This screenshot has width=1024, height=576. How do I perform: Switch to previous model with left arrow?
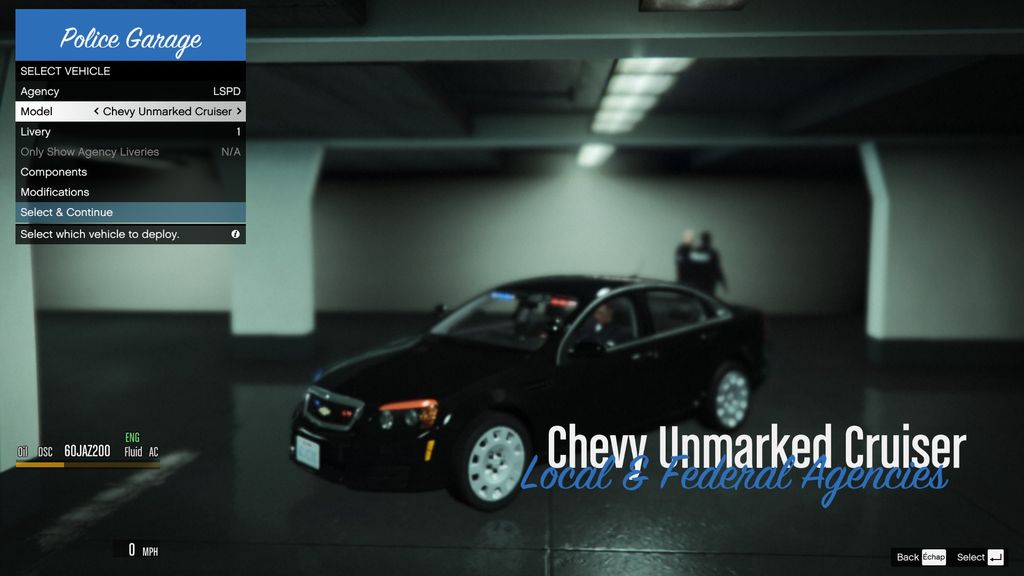click(96, 111)
